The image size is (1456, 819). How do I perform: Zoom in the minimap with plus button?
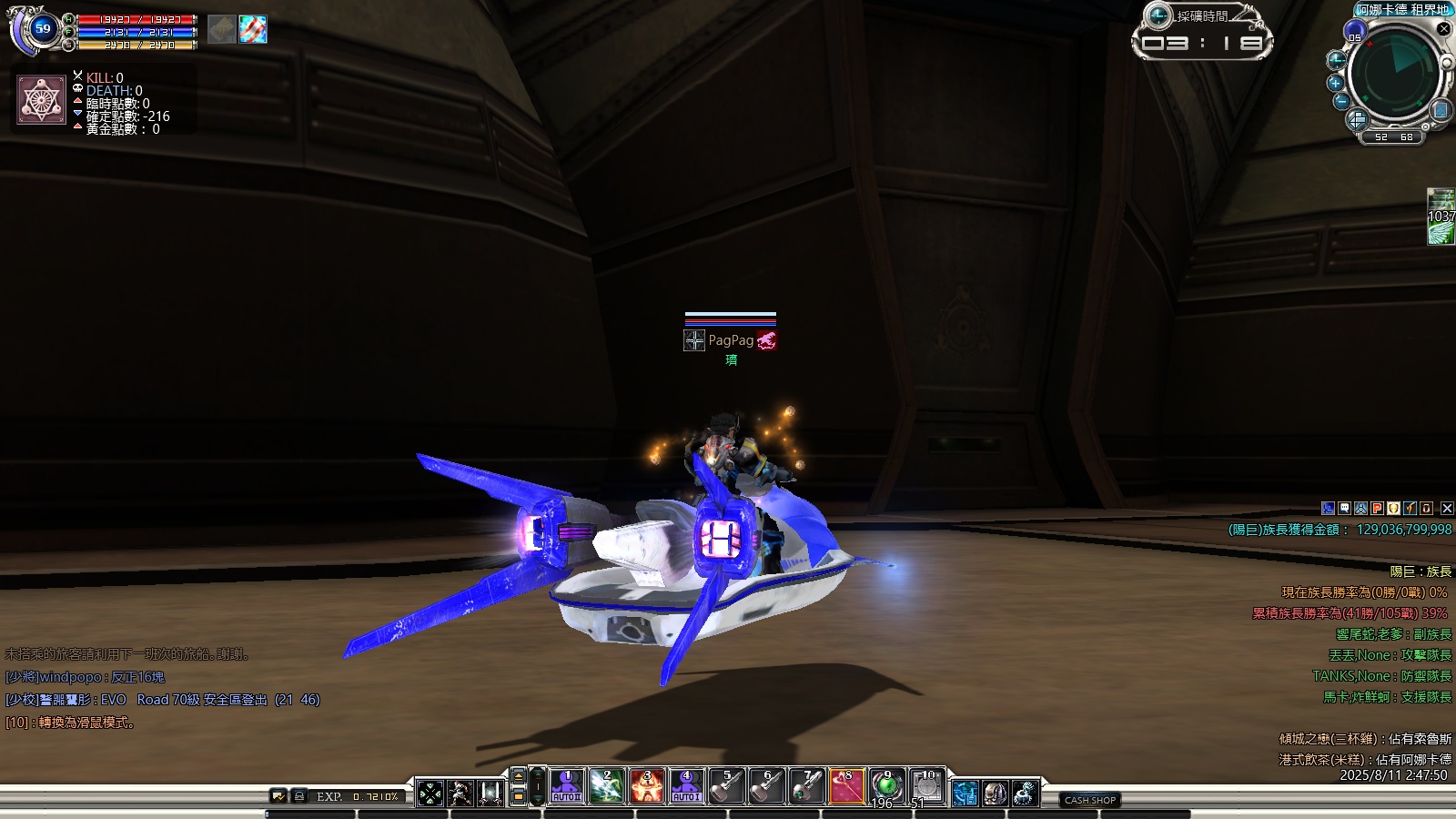coord(1336,83)
